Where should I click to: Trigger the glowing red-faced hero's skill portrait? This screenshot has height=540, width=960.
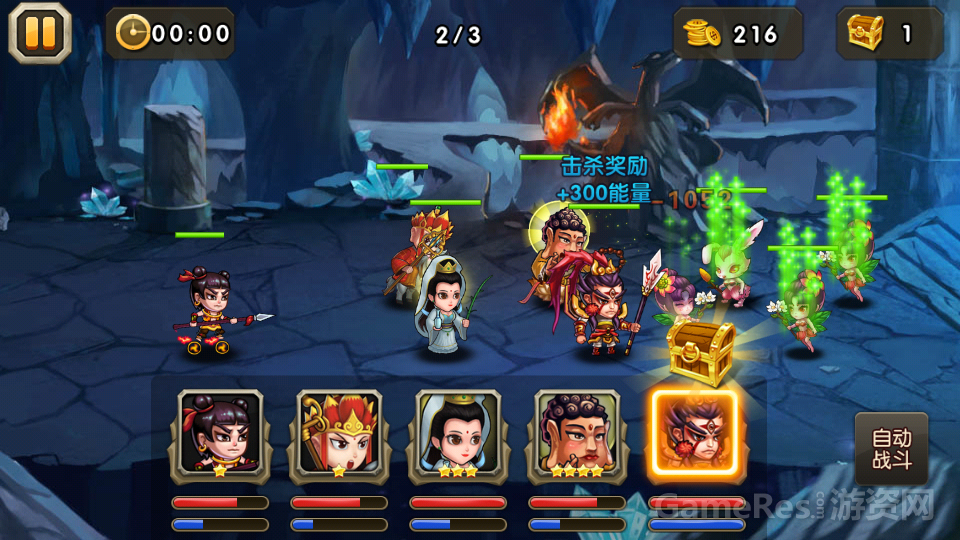pyautogui.click(x=694, y=433)
